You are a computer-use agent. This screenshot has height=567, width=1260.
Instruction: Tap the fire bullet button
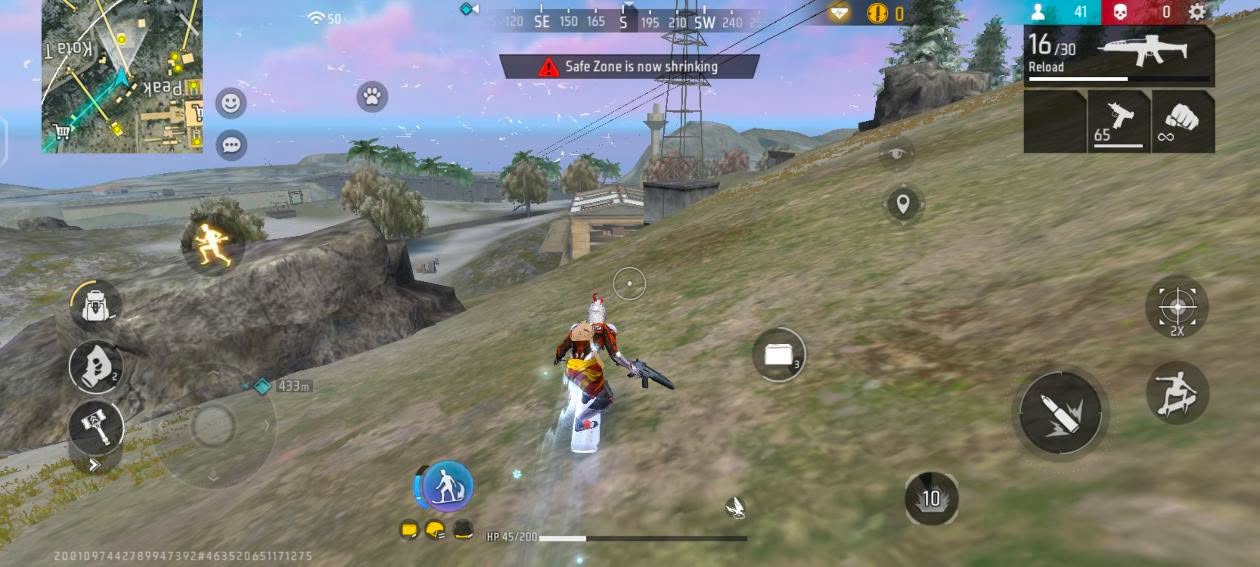[1060, 412]
